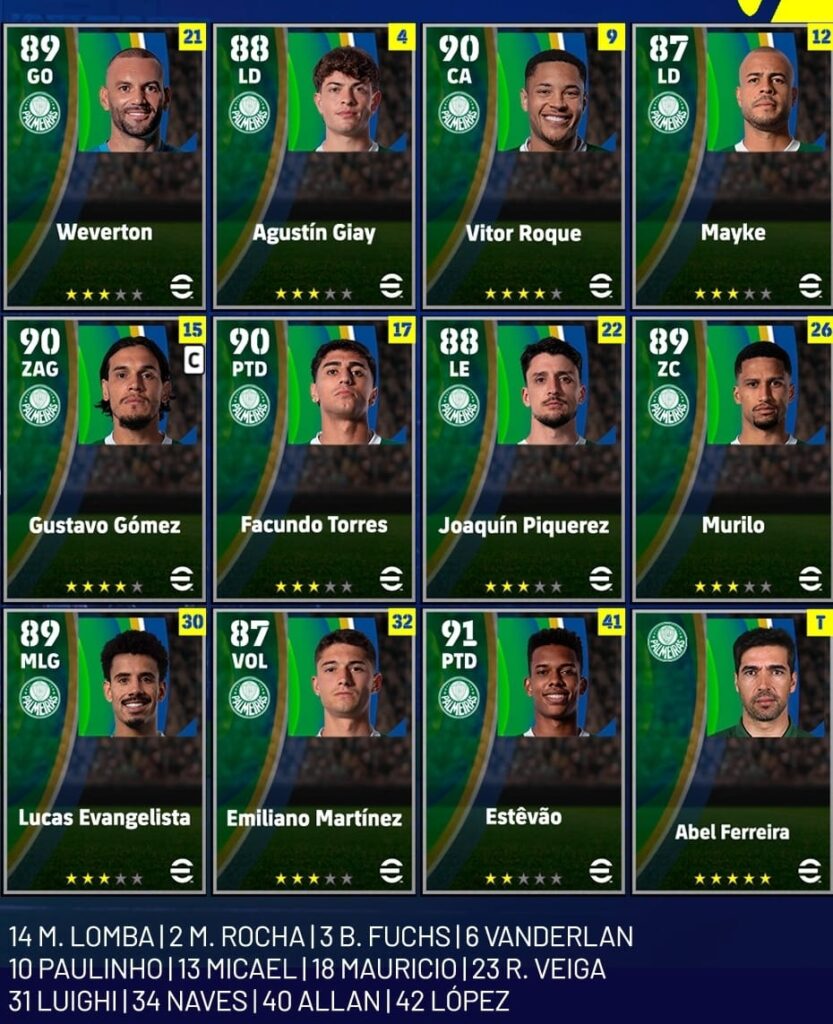Image resolution: width=833 pixels, height=1024 pixels.
Task: Choose the Agustín Giay player card
Action: 314,166
